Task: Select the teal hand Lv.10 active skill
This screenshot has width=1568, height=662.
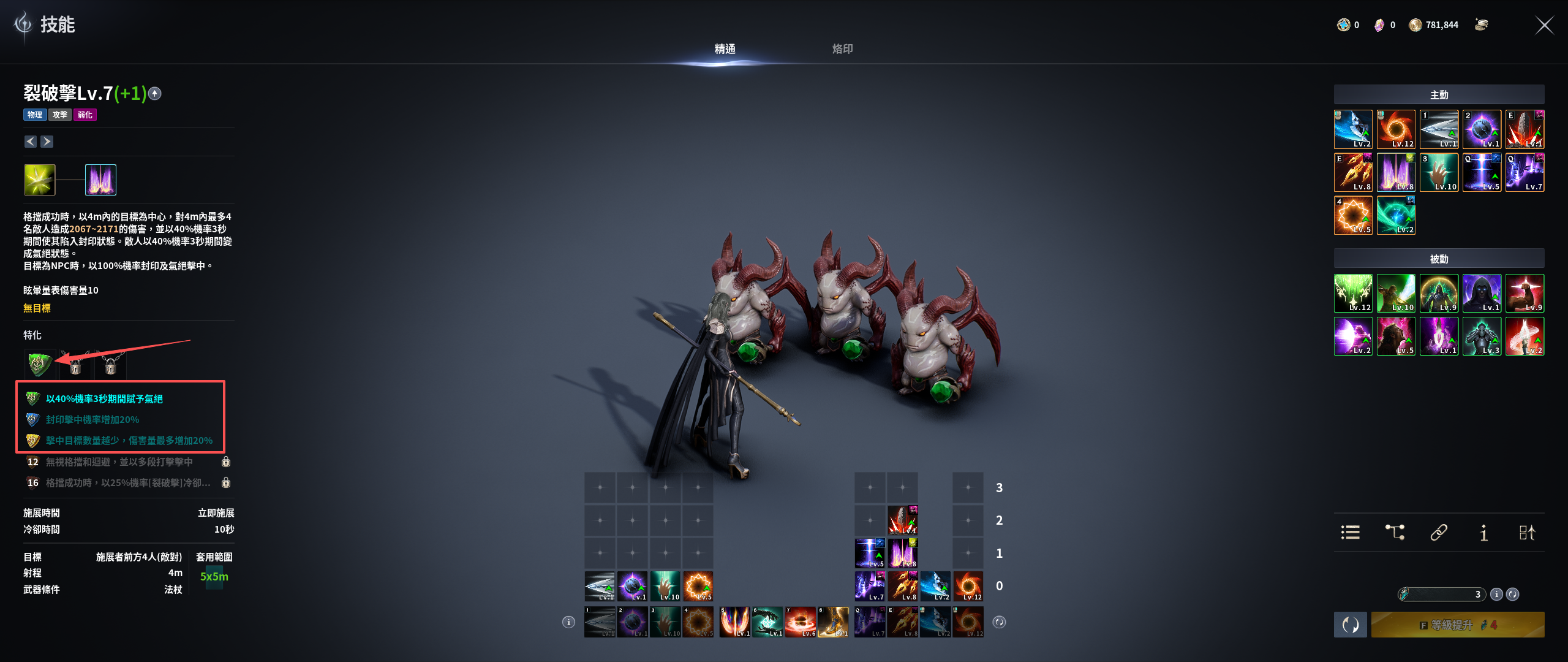Action: point(1439,172)
